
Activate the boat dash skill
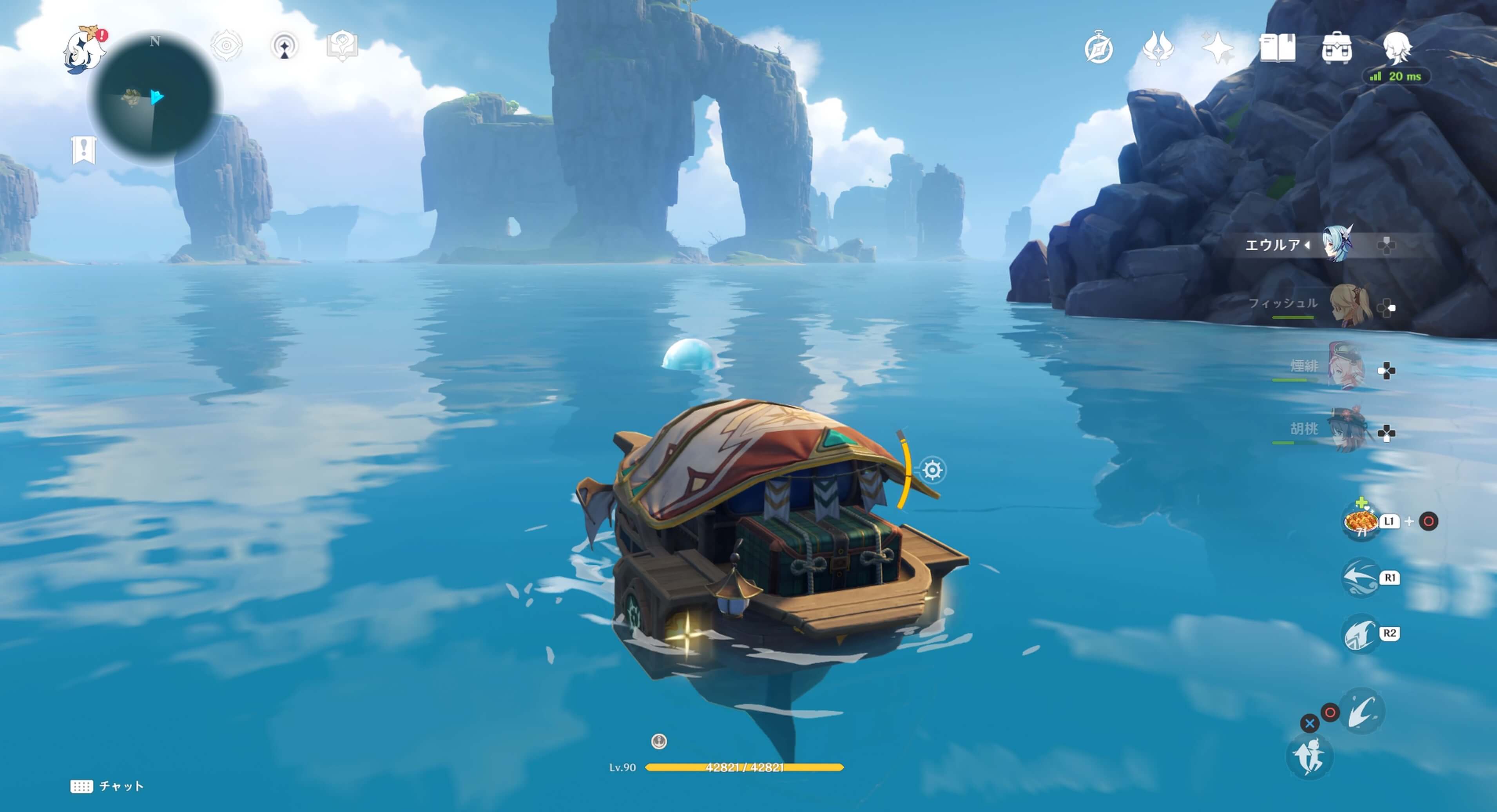coord(1361,577)
